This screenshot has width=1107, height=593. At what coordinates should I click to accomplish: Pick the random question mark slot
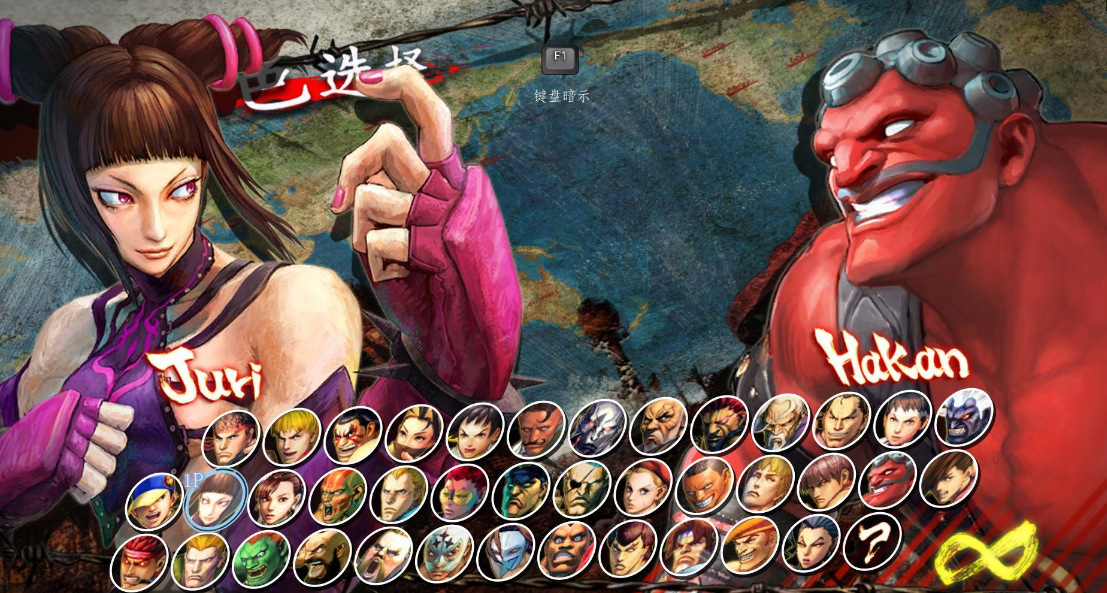(872, 541)
